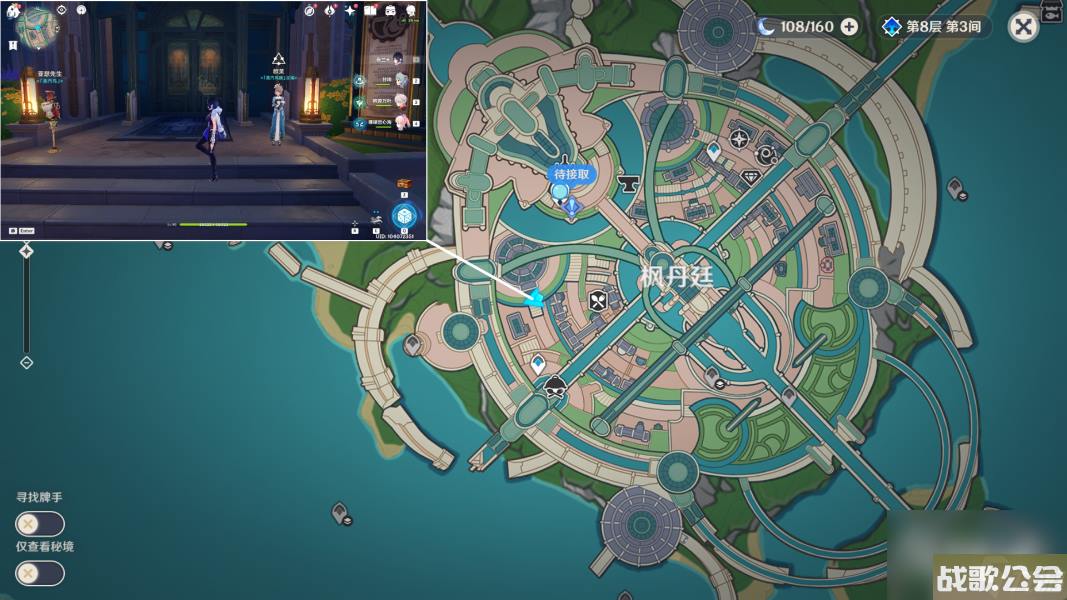Viewport: 1067px width, 600px height.
Task: Click the blue player location arrow
Action: point(536,298)
